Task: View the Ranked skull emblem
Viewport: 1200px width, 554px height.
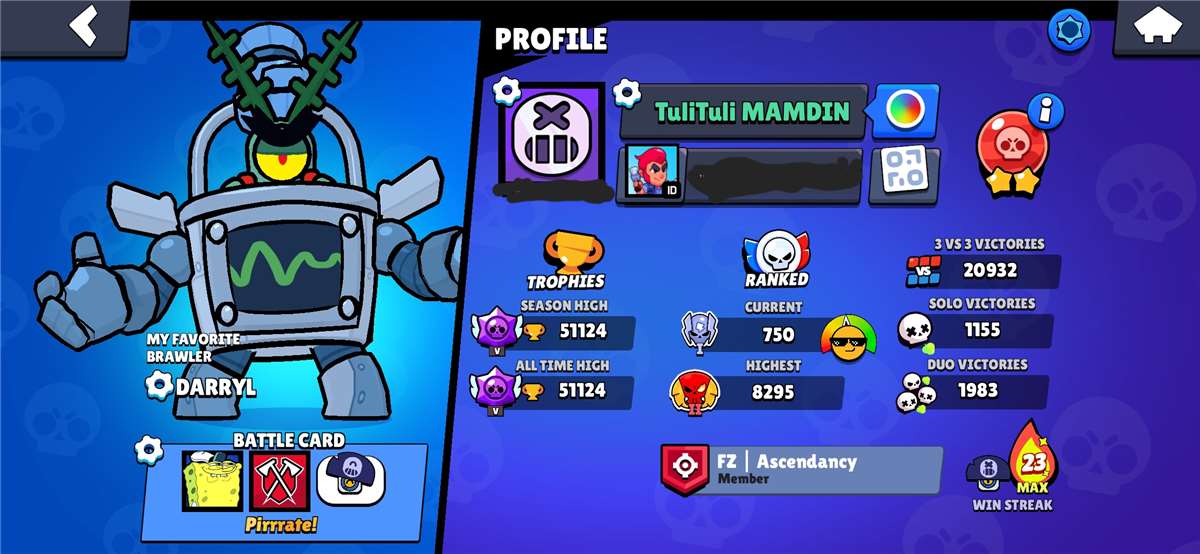Action: [x=776, y=256]
